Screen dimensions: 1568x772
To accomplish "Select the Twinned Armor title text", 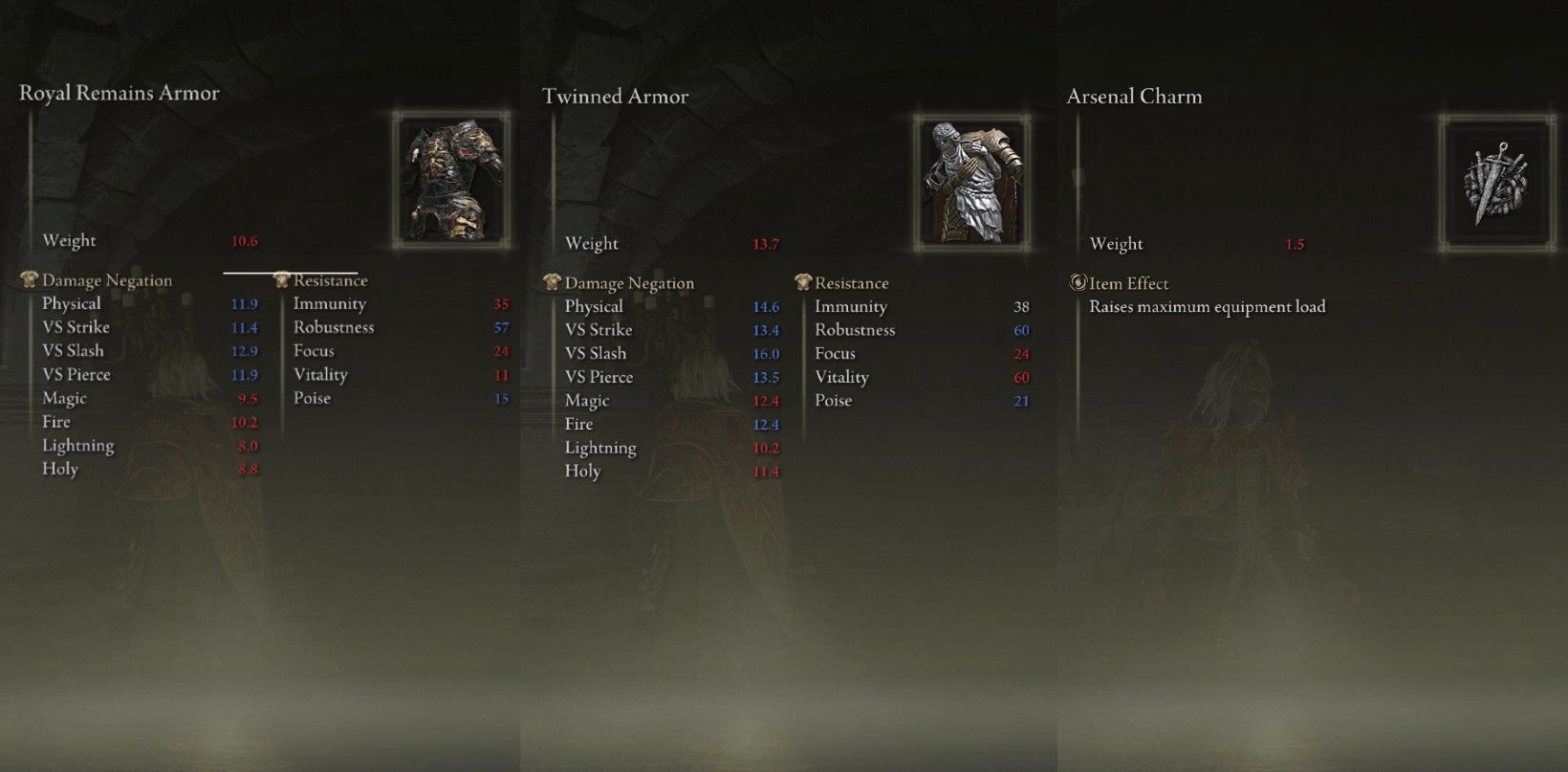I will pyautogui.click(x=616, y=96).
